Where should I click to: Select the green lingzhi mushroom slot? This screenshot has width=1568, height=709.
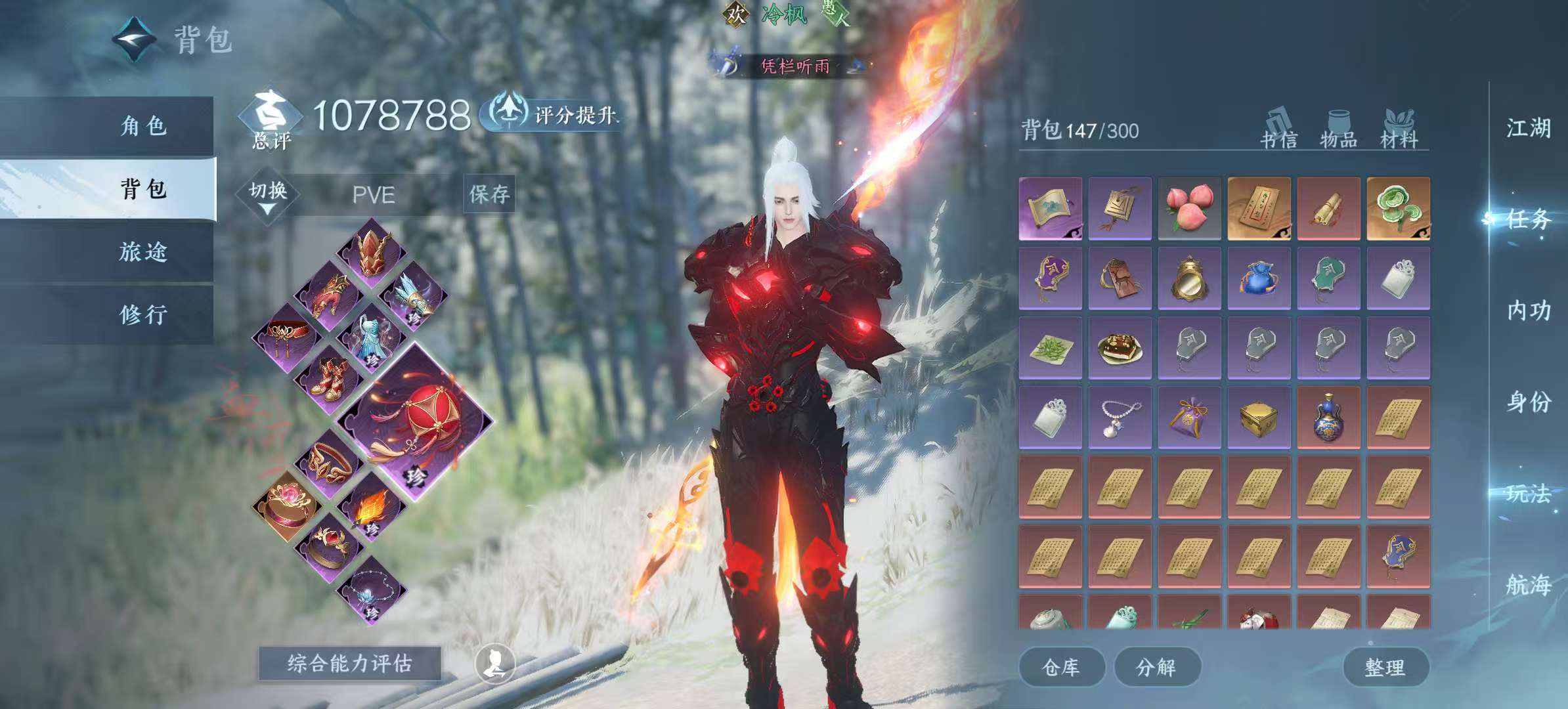click(x=1398, y=208)
